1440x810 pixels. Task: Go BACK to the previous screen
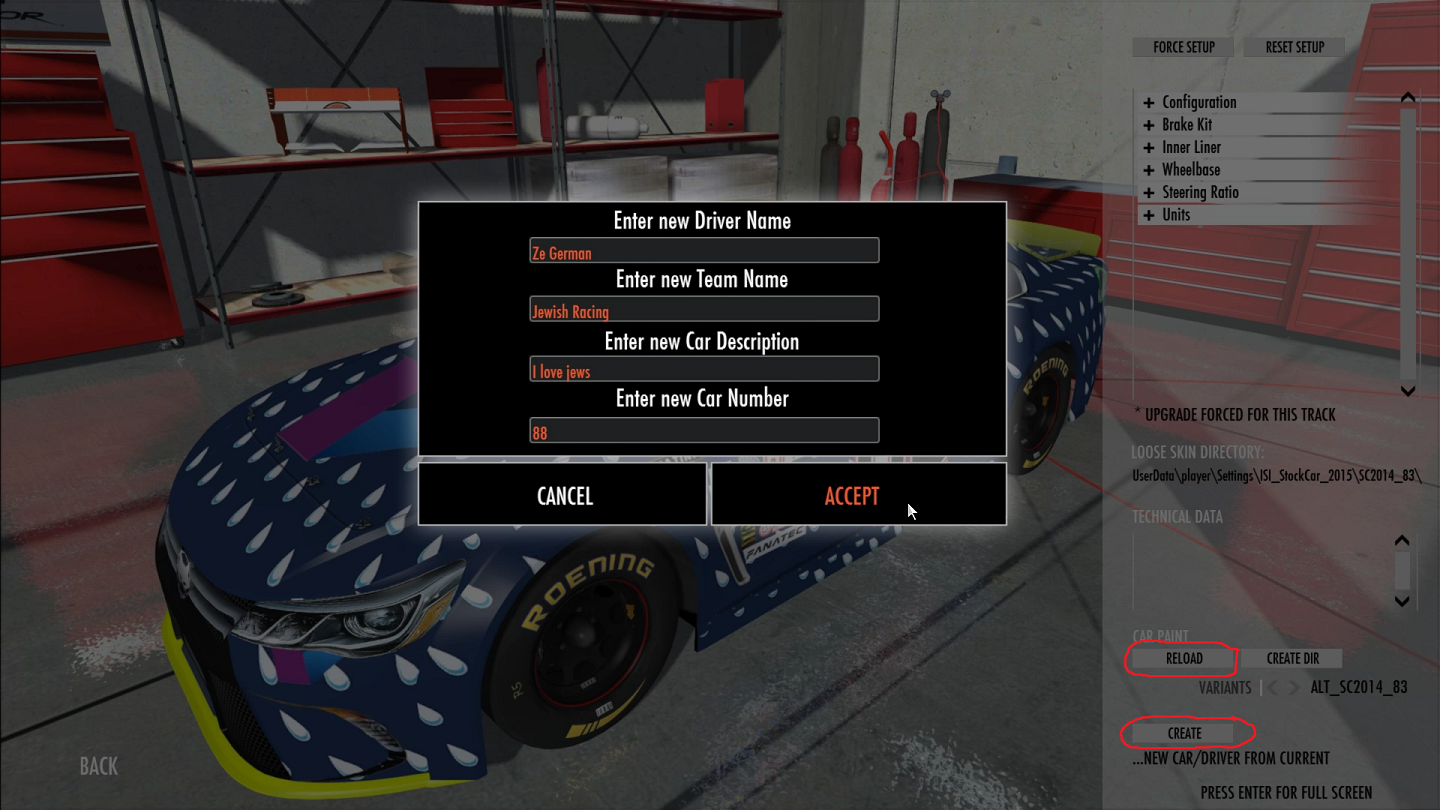pyautogui.click(x=98, y=767)
